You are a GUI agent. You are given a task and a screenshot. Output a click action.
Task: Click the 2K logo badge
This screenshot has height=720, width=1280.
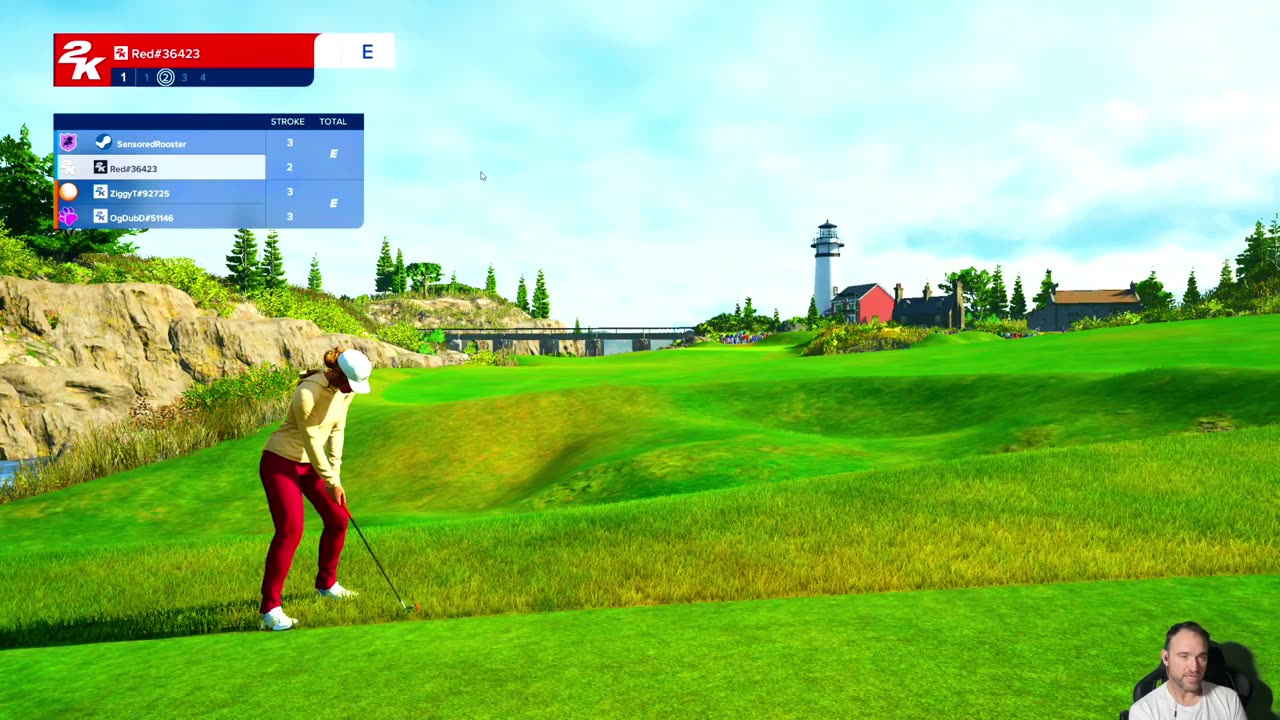(81, 62)
